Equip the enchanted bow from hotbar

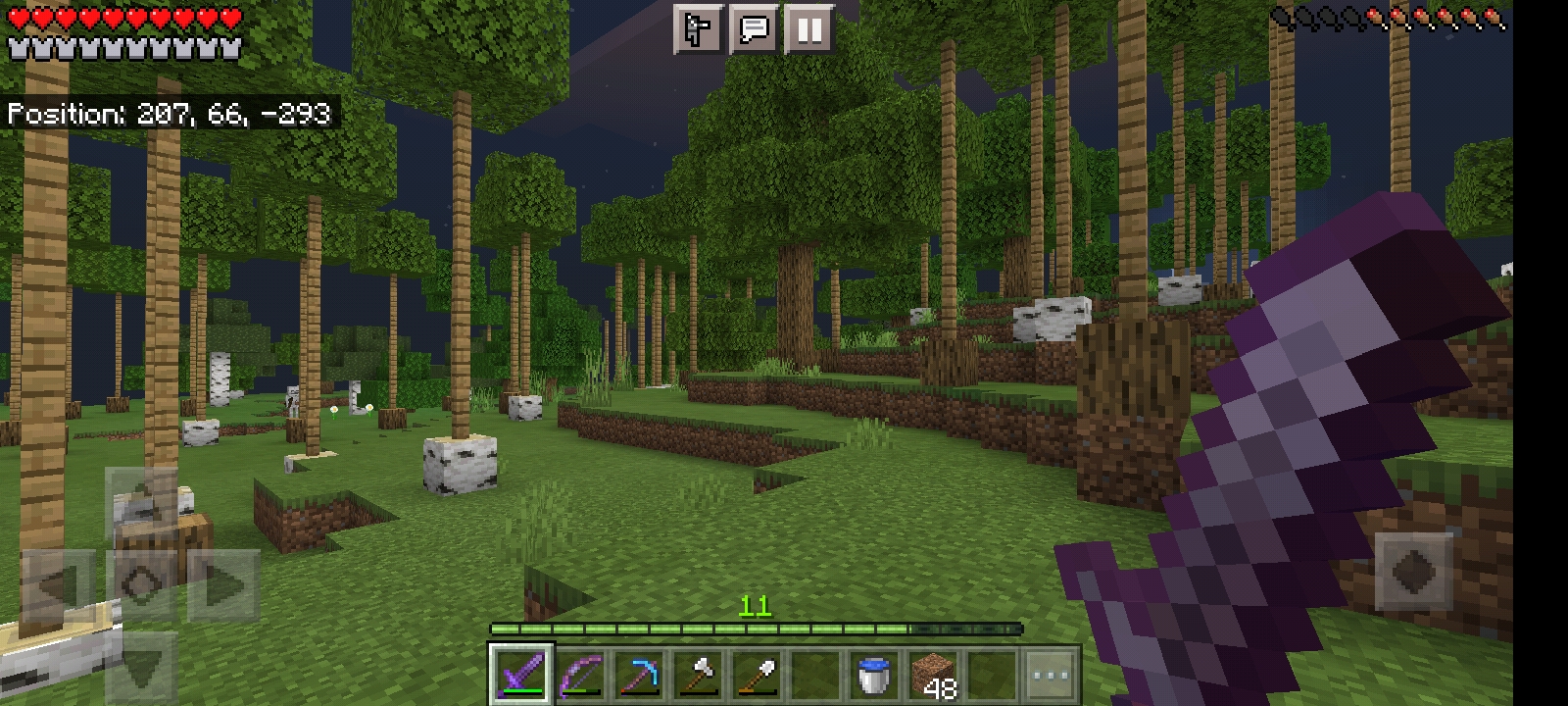[580, 674]
